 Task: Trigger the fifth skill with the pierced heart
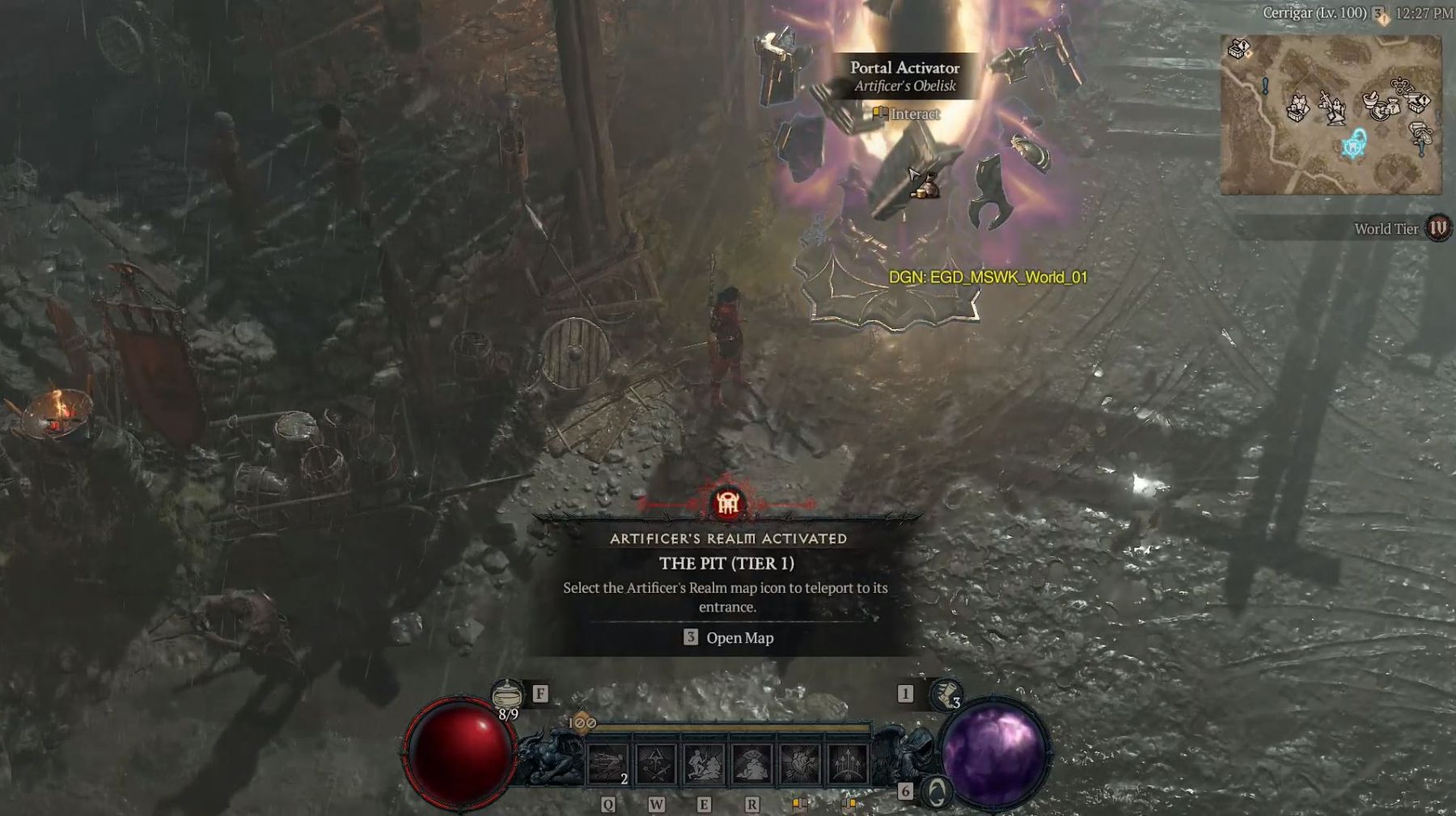[x=799, y=763]
